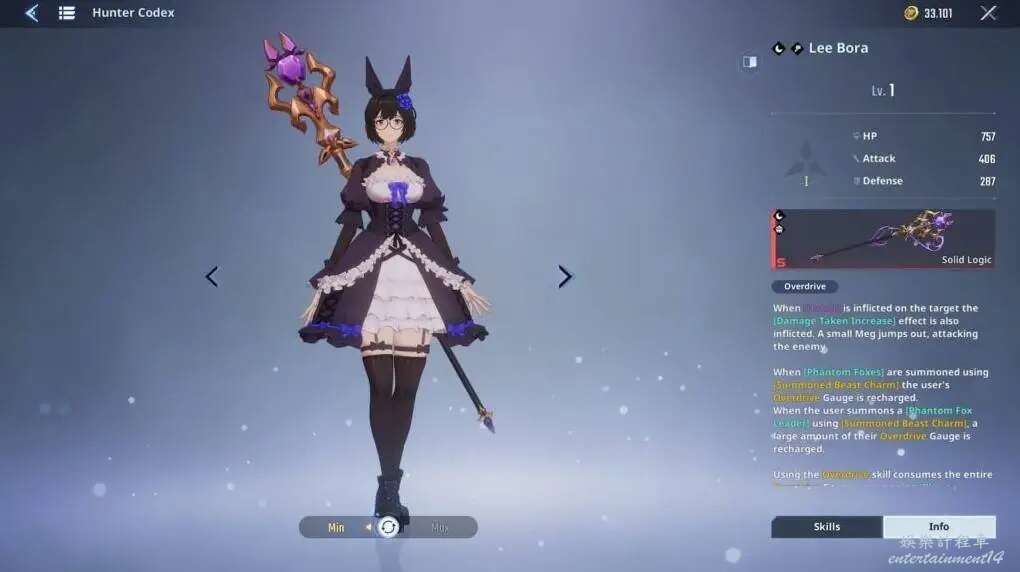
Task: Select the Solid Logic weapon card
Action: coord(883,240)
